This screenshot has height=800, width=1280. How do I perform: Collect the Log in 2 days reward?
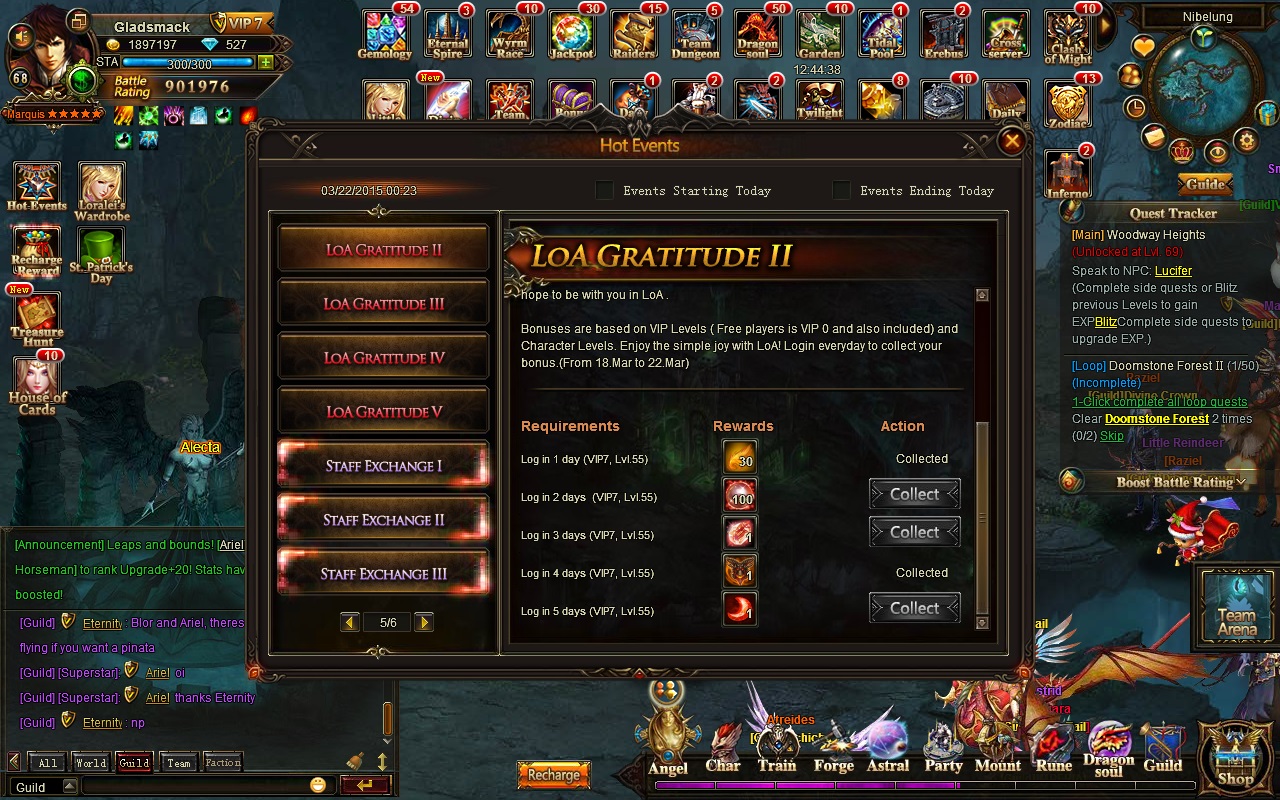tap(914, 494)
